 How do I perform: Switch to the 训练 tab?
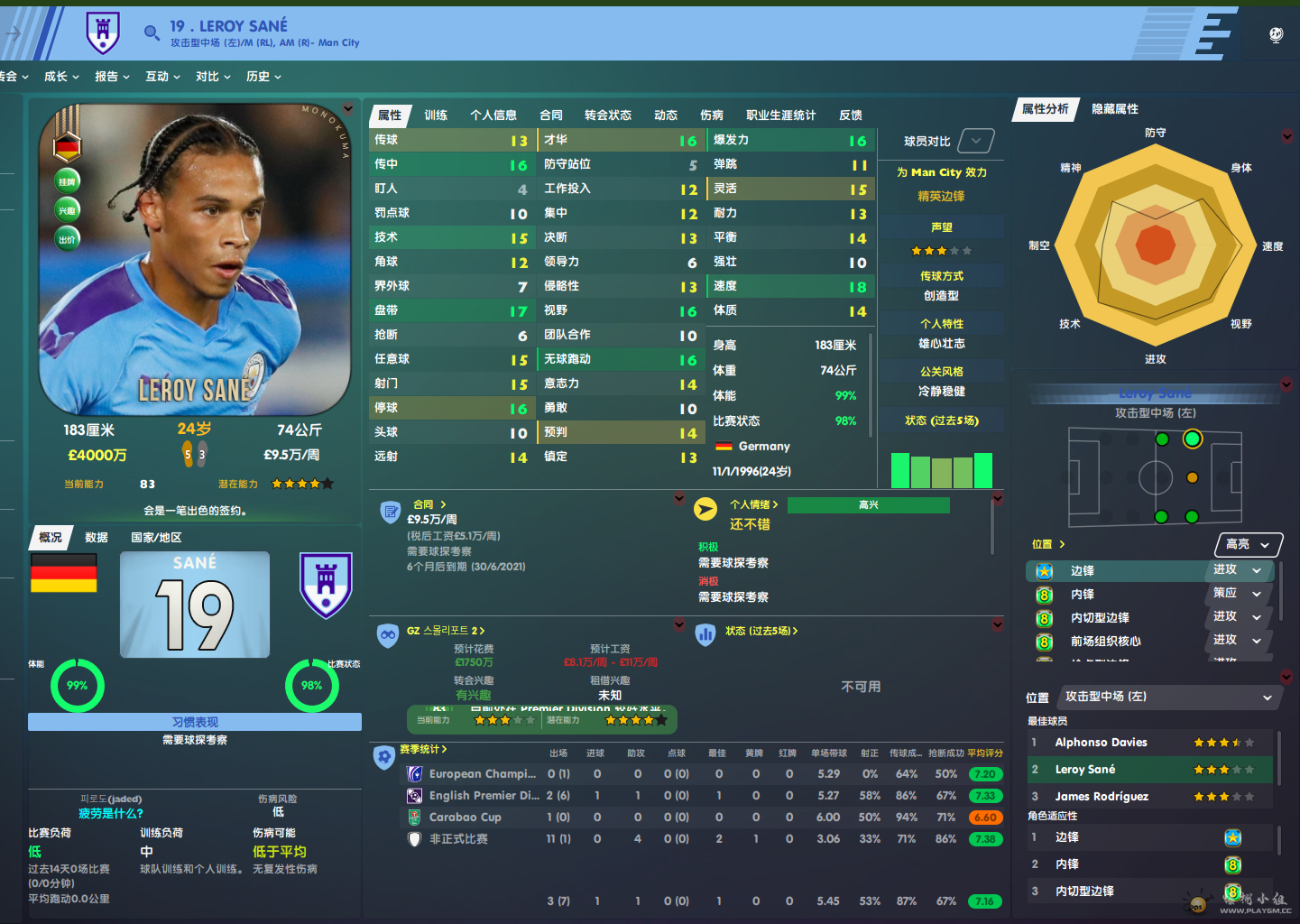(436, 115)
